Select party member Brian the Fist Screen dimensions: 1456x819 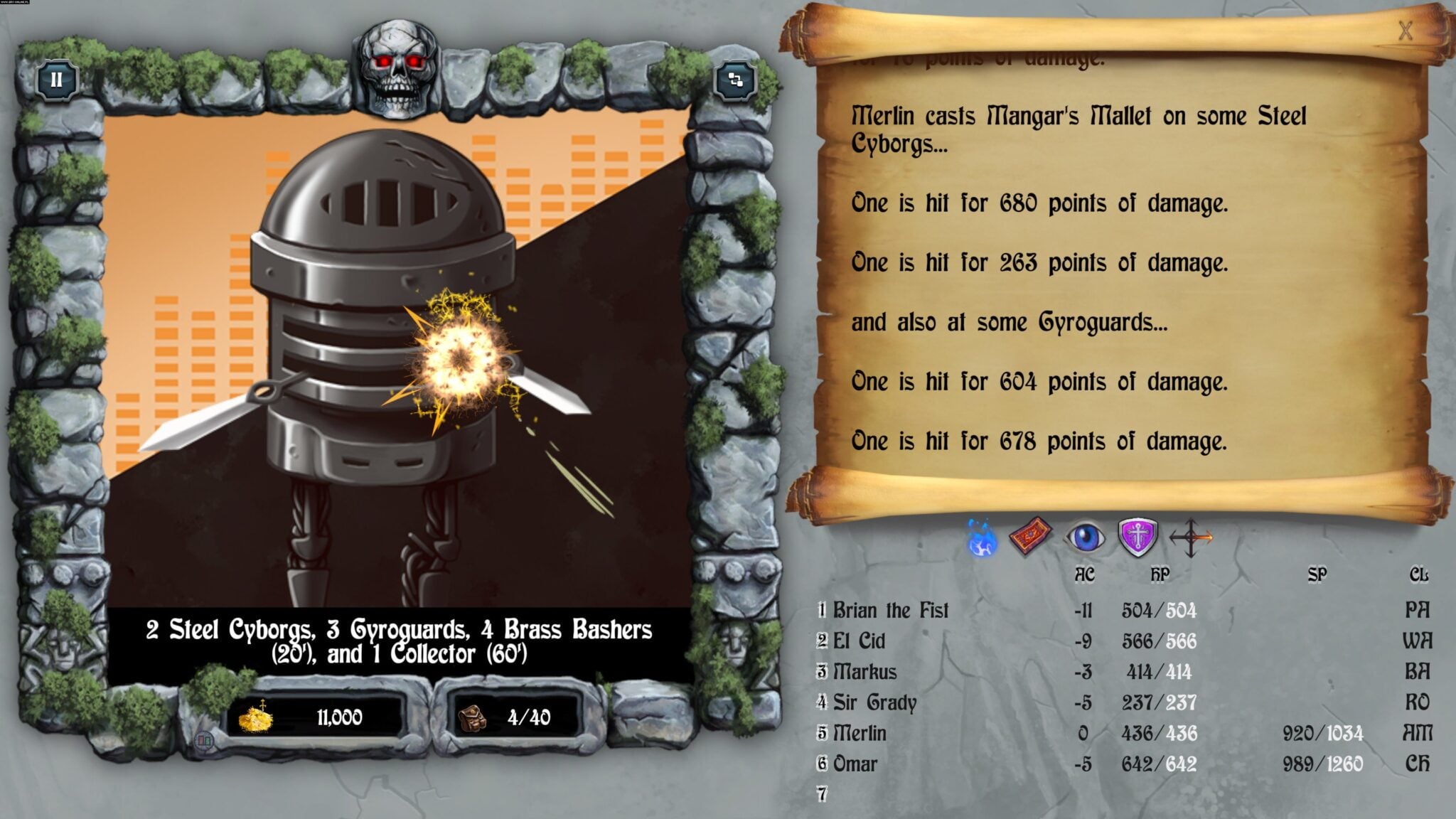point(890,611)
